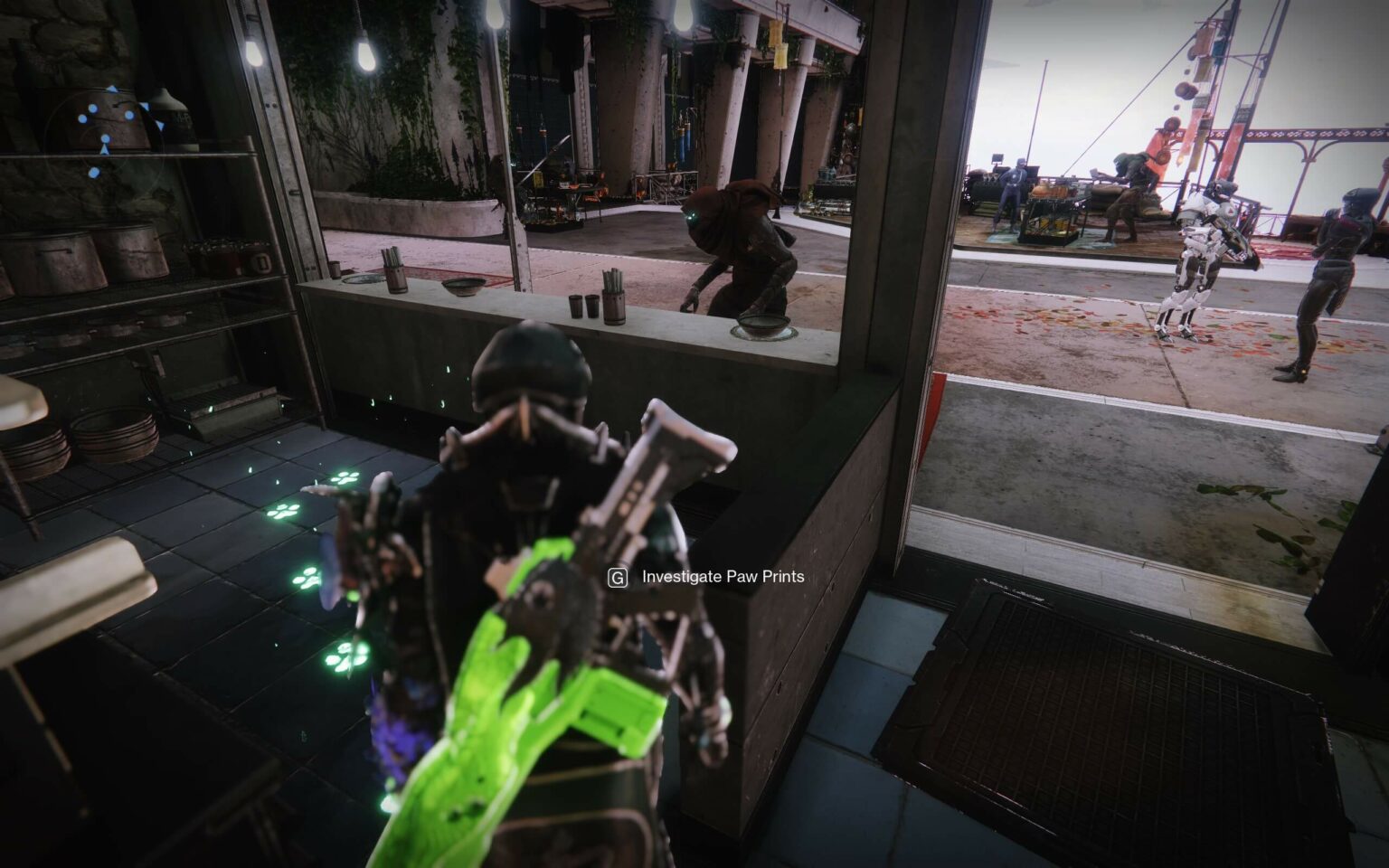The image size is (1389, 868).
Task: Click the G key interaction icon
Action: (x=618, y=578)
